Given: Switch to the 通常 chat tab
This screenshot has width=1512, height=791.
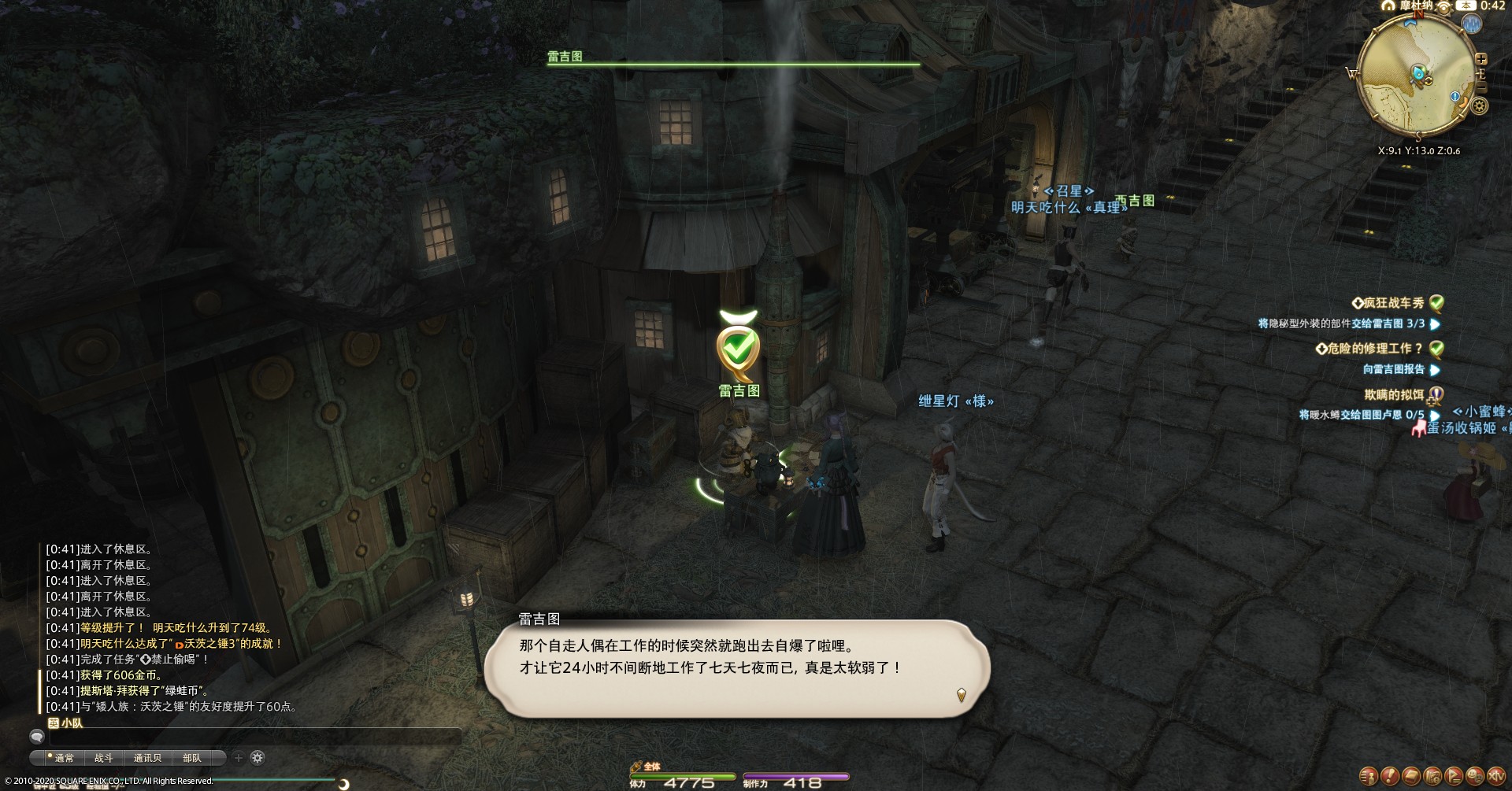Looking at the screenshot, I should pyautogui.click(x=63, y=758).
